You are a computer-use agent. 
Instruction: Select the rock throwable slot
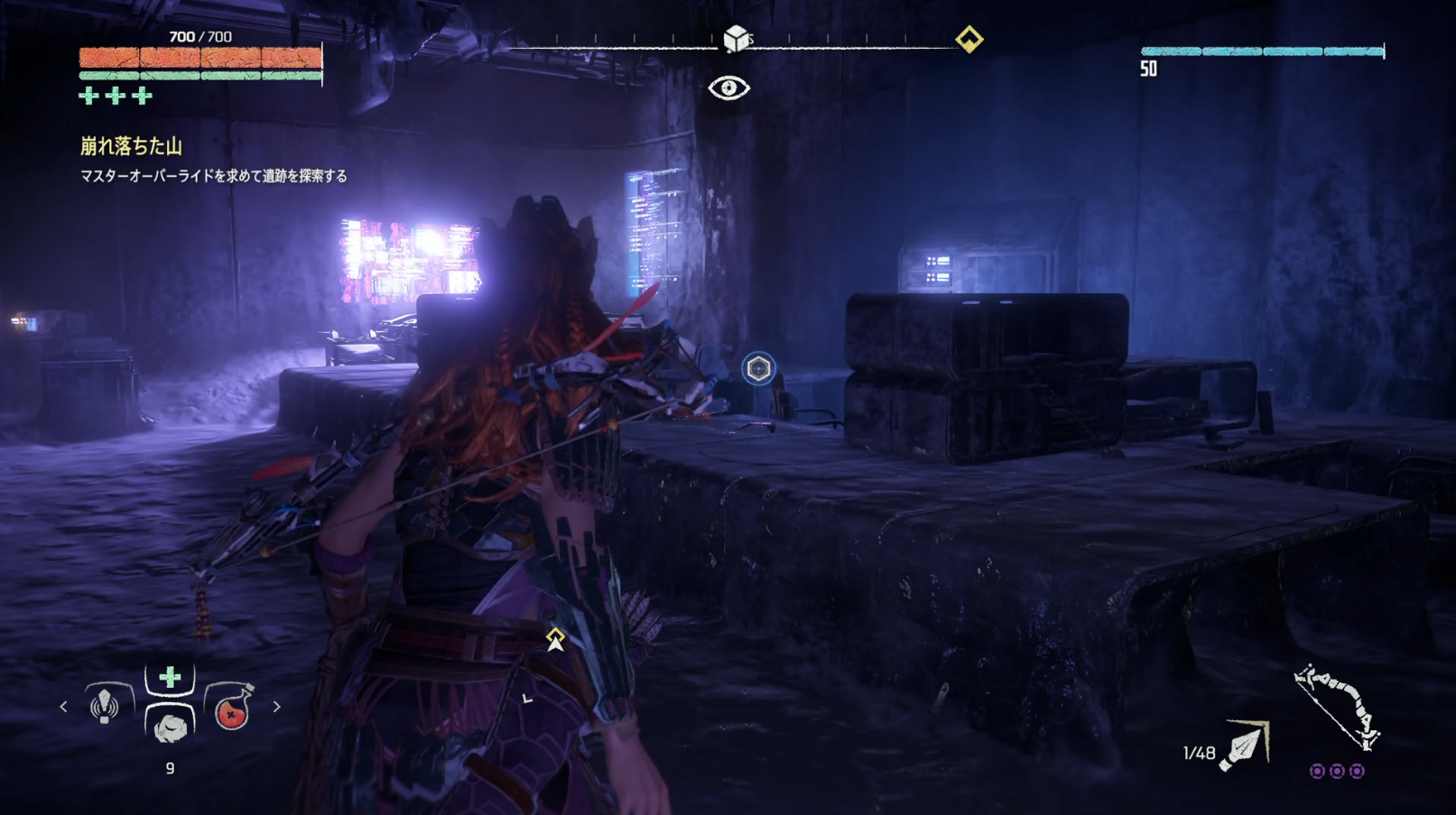click(170, 726)
